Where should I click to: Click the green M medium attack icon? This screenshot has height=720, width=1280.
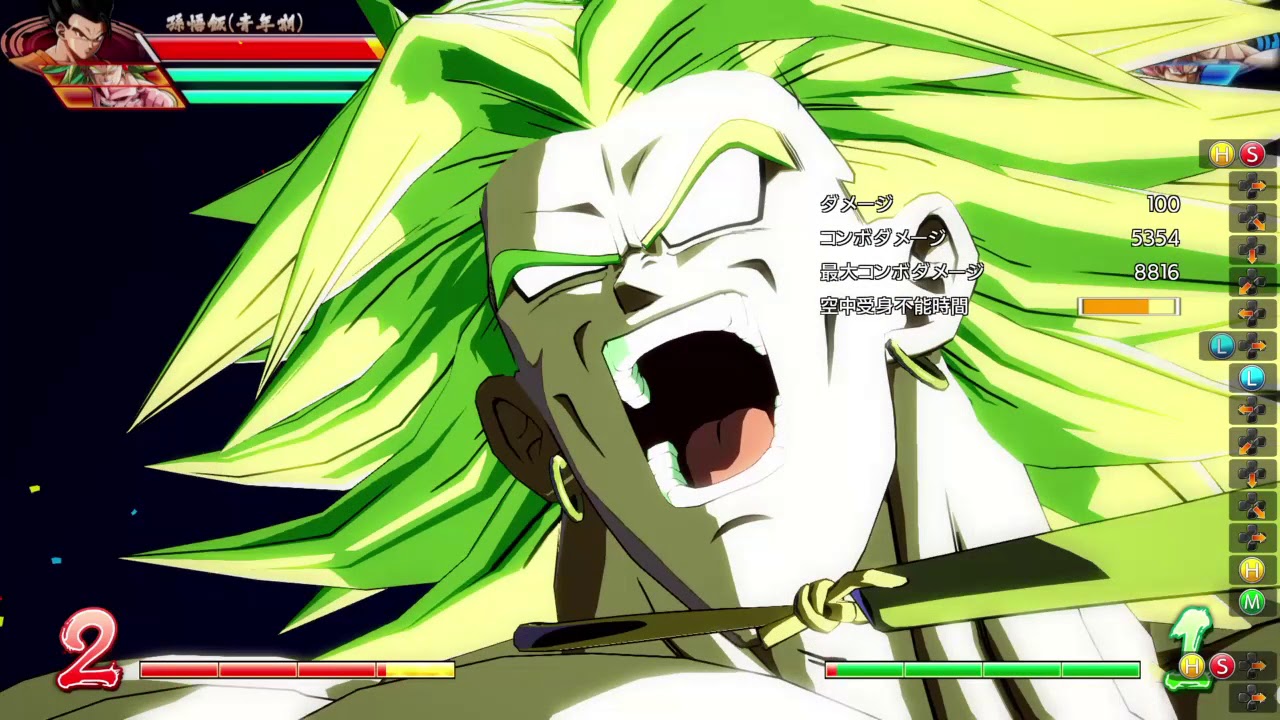tap(1251, 603)
